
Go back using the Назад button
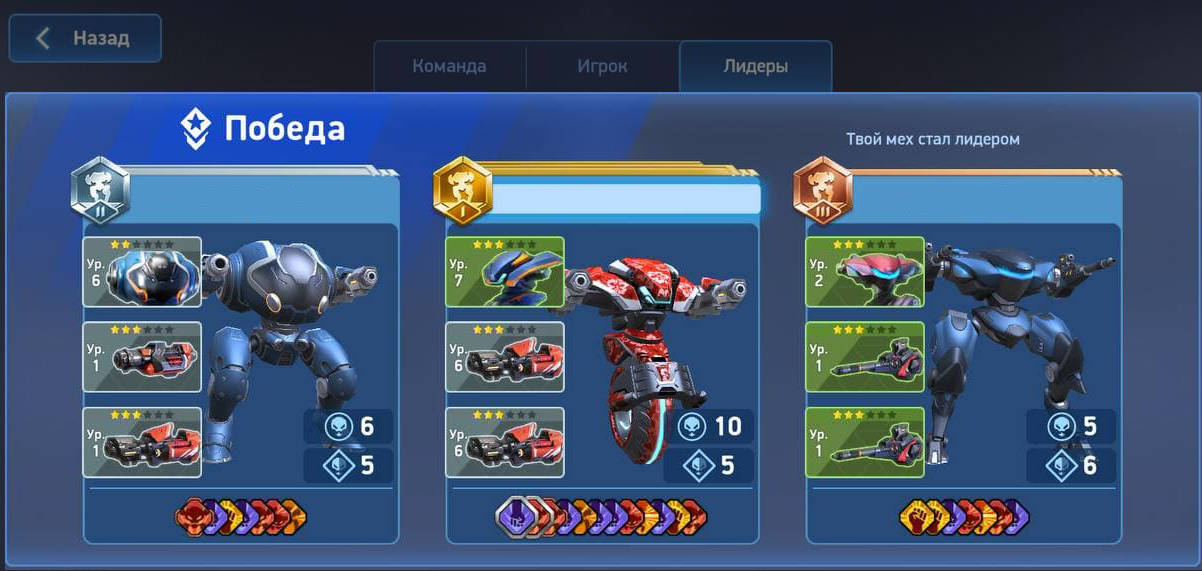click(85, 39)
